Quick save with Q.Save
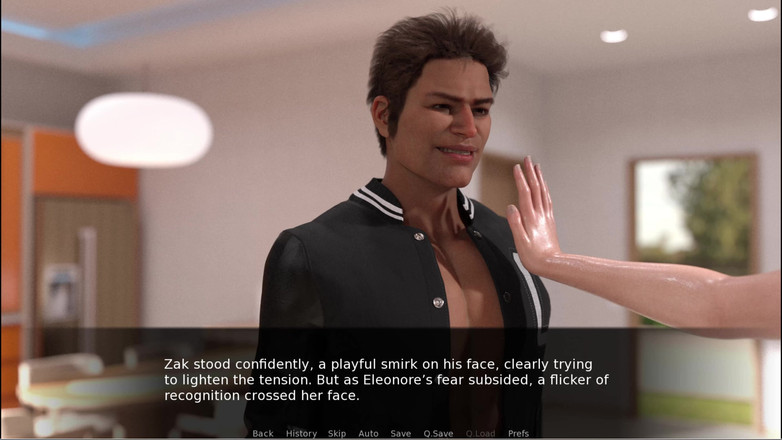782x440 pixels. click(438, 433)
